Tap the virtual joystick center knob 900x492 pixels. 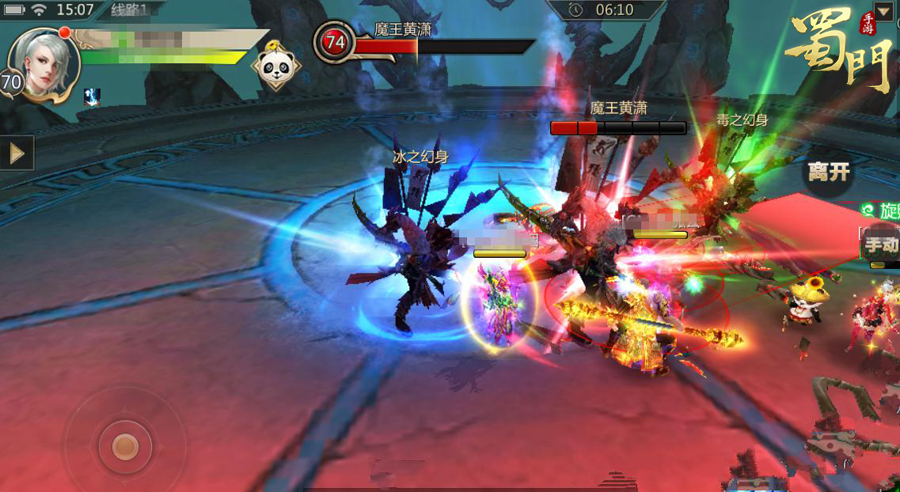(125, 446)
